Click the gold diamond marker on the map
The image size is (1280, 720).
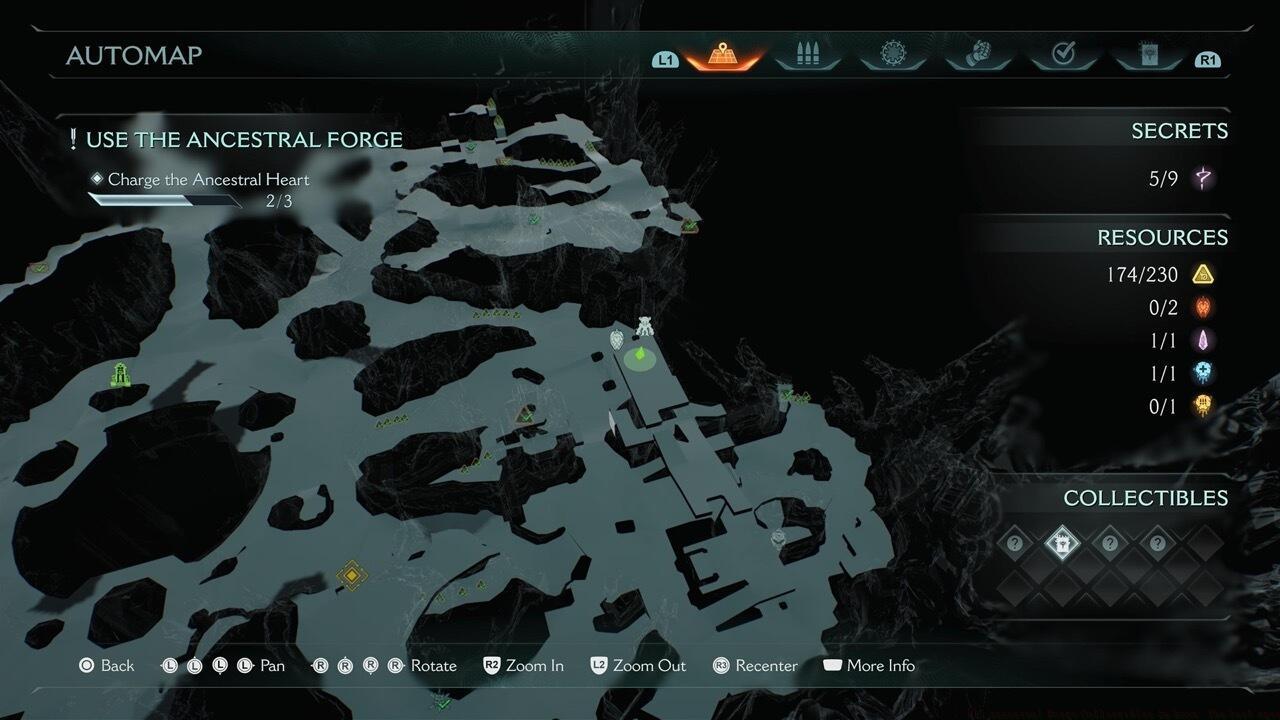pyautogui.click(x=351, y=574)
